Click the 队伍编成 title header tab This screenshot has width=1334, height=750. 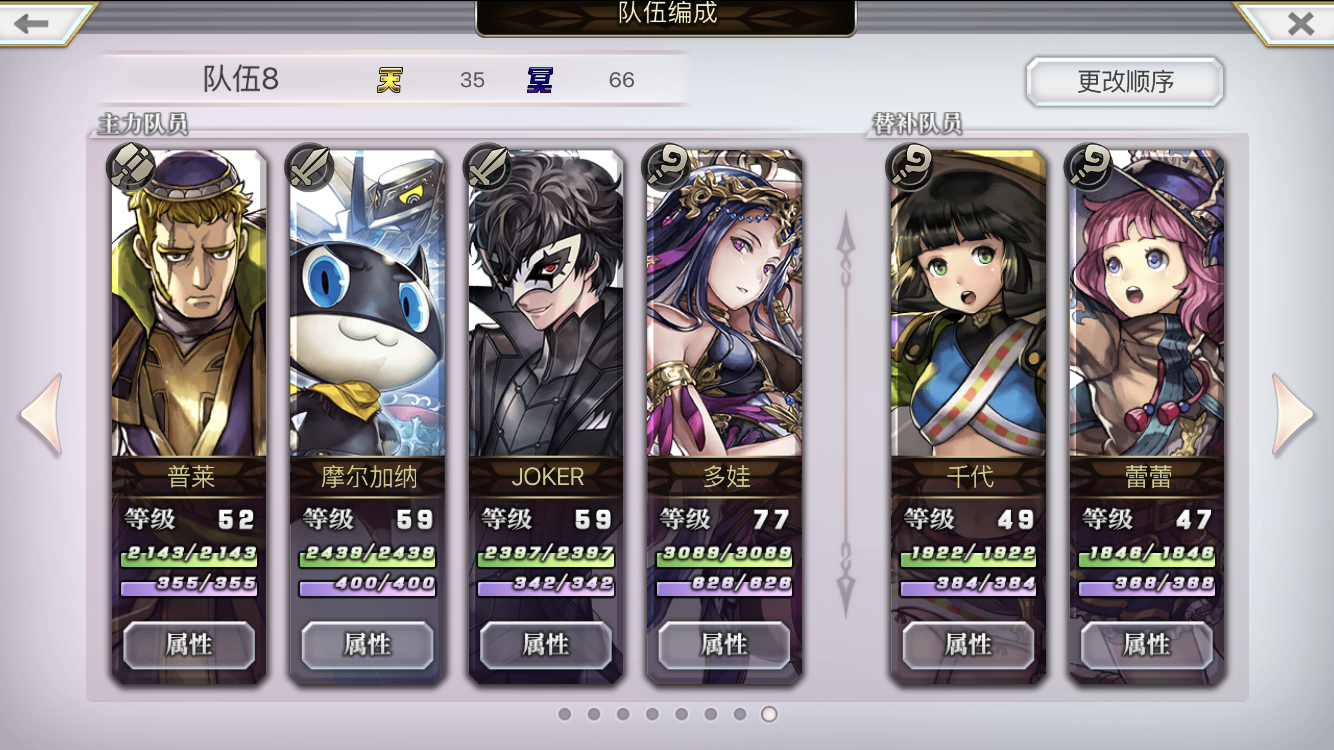tap(667, 16)
